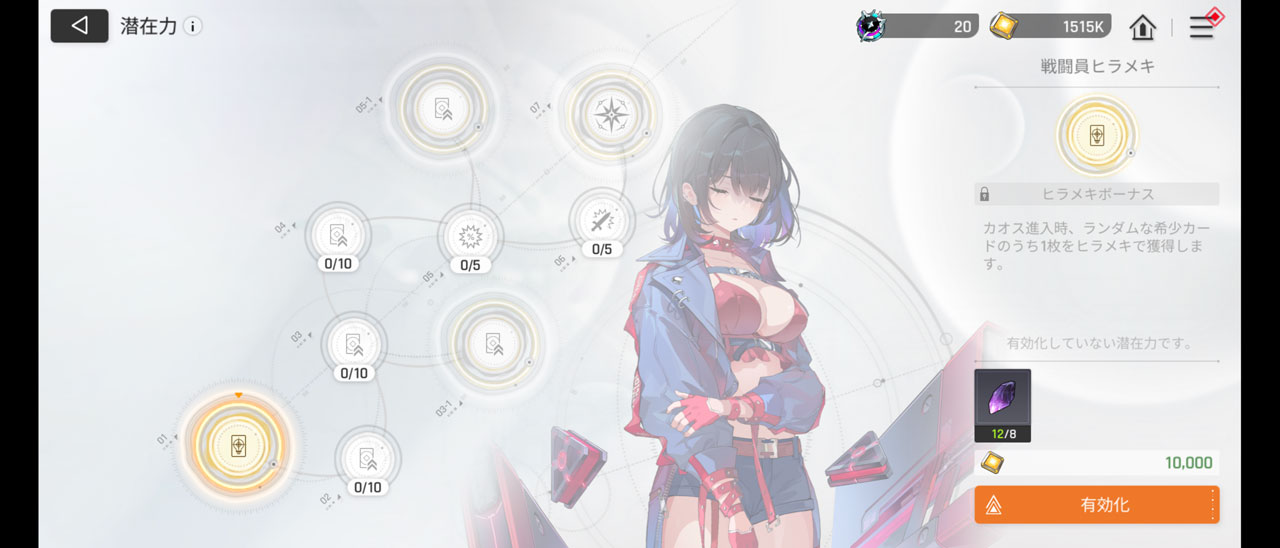Viewport: 1280px width, 548px height.
Task: Select the compass star node 07
Action: 609,113
